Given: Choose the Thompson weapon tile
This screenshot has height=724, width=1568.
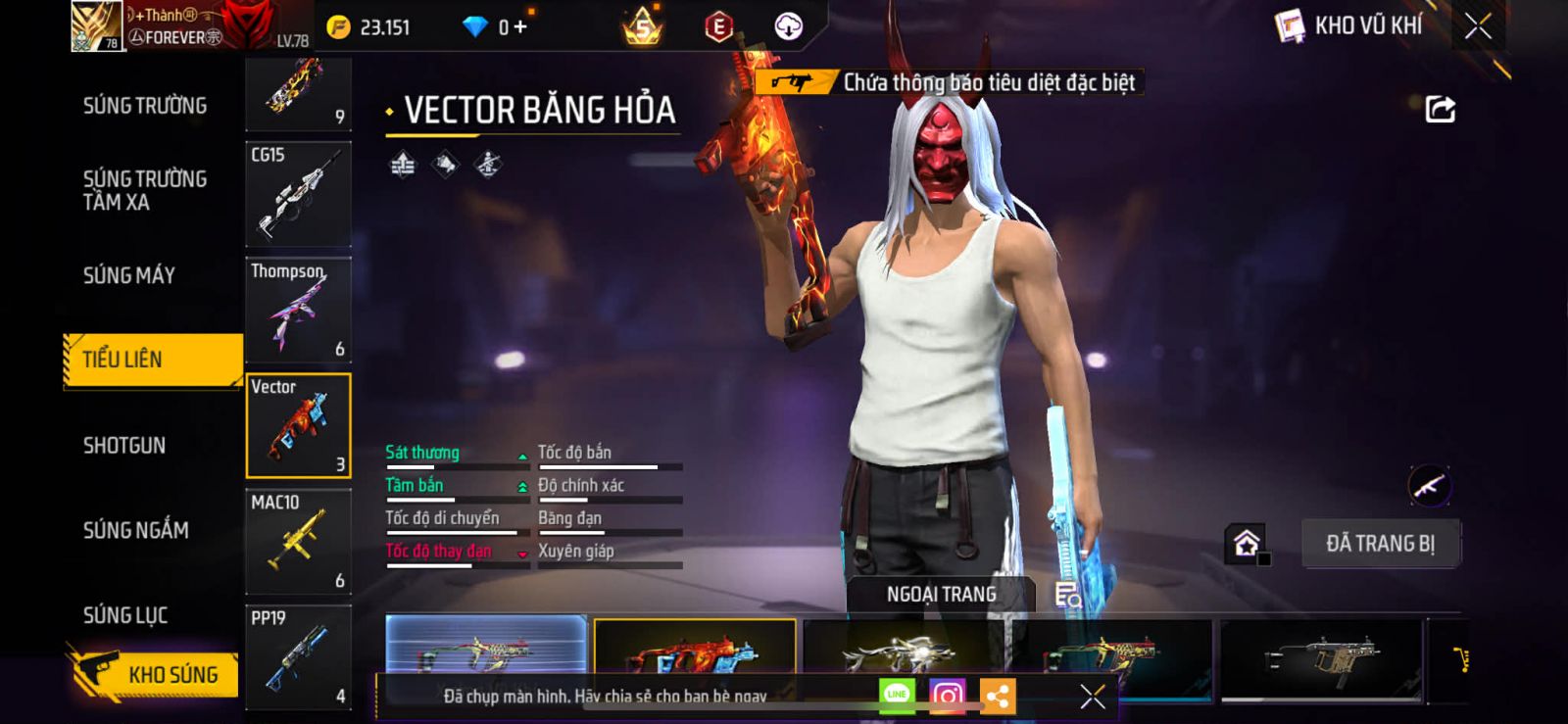Looking at the screenshot, I should point(298,310).
